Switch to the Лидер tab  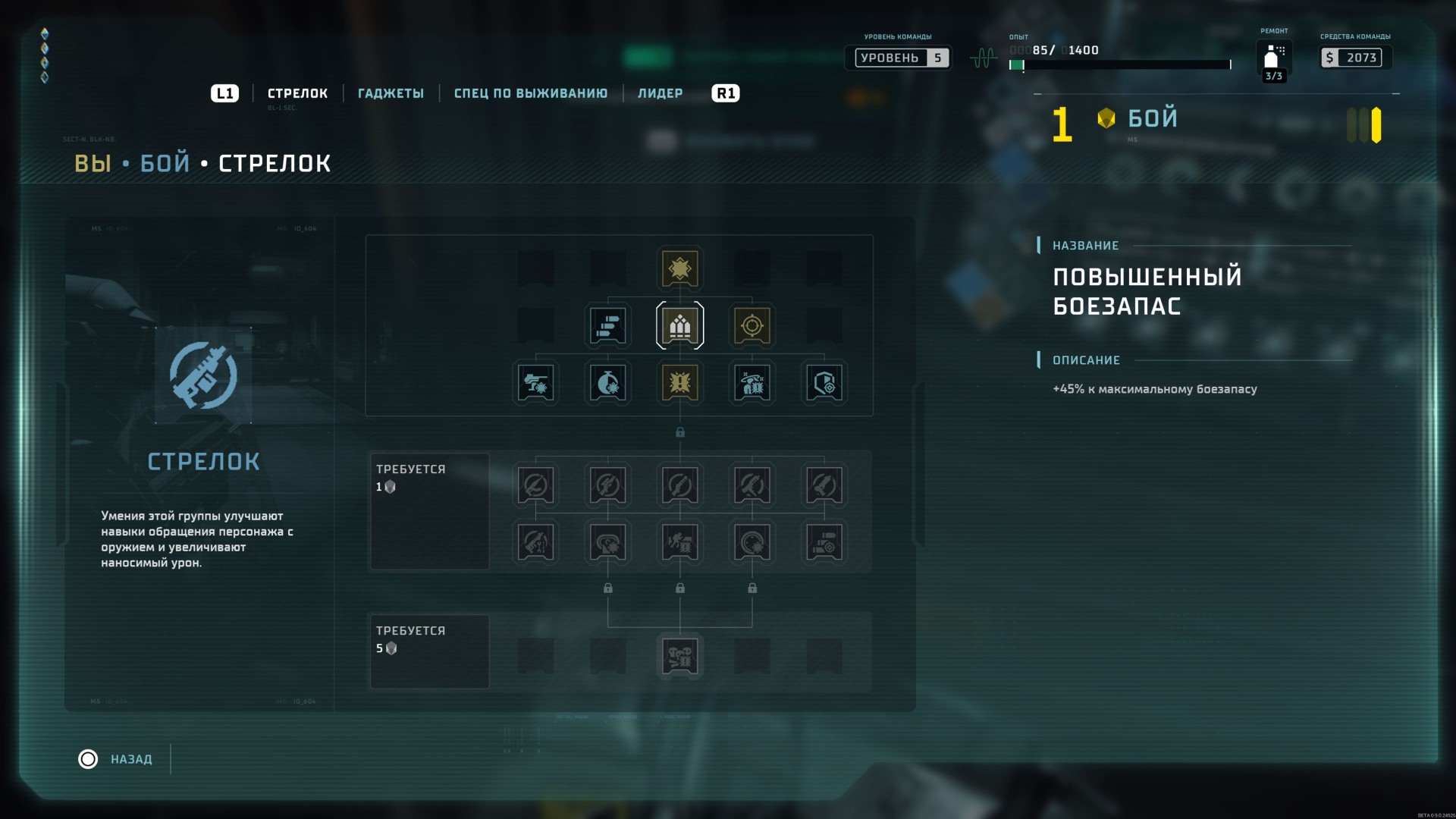coord(661,93)
